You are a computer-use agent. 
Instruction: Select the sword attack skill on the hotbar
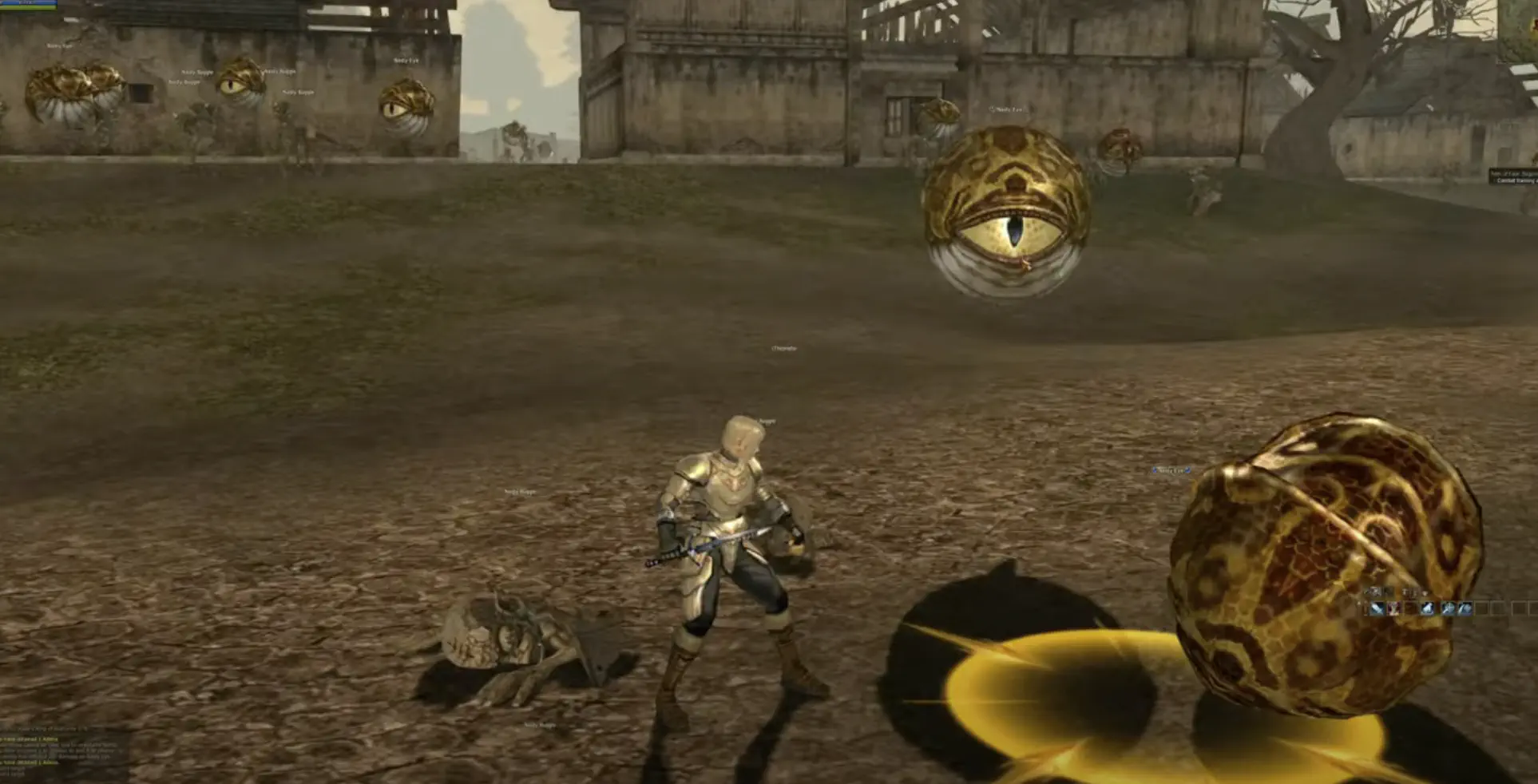point(1377,609)
